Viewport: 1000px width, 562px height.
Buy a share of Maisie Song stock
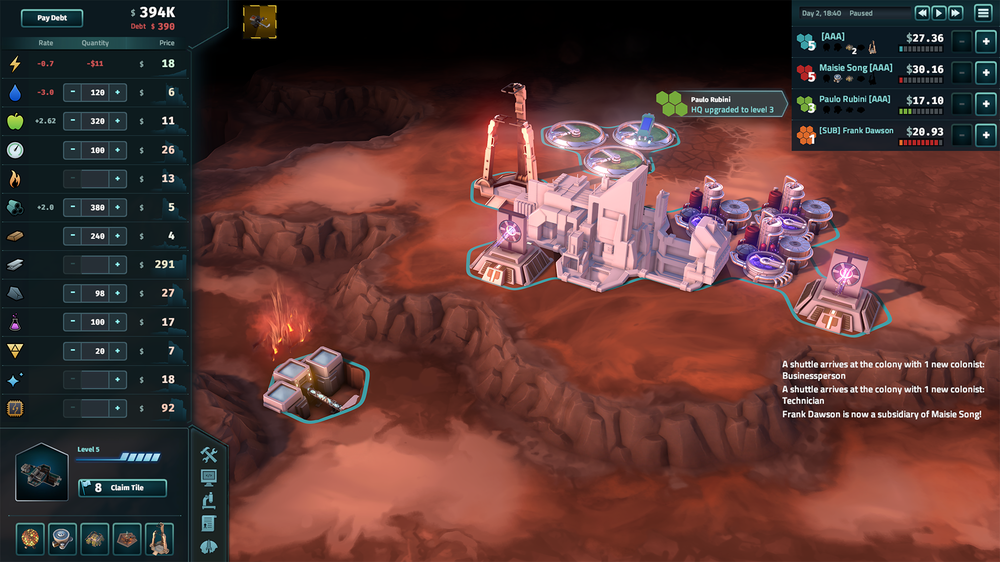984,72
